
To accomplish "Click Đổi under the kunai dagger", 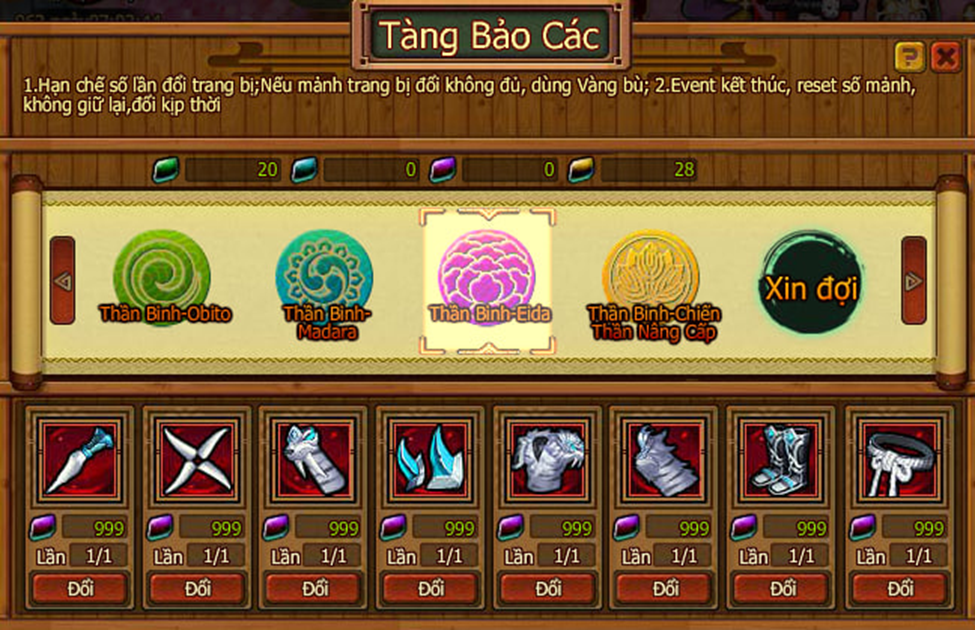I will [80, 588].
